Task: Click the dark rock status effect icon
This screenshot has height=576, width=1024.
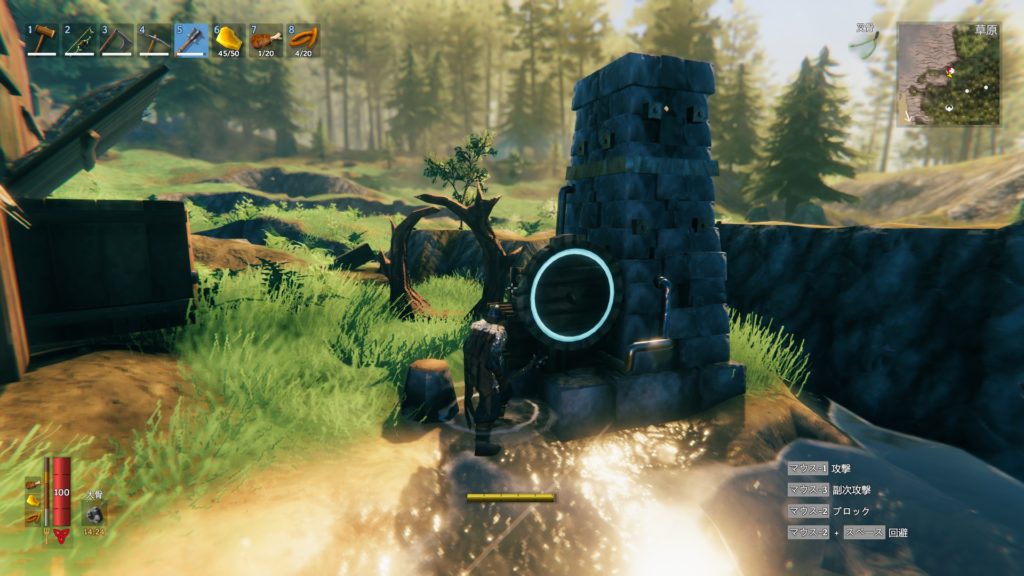Action: click(93, 513)
